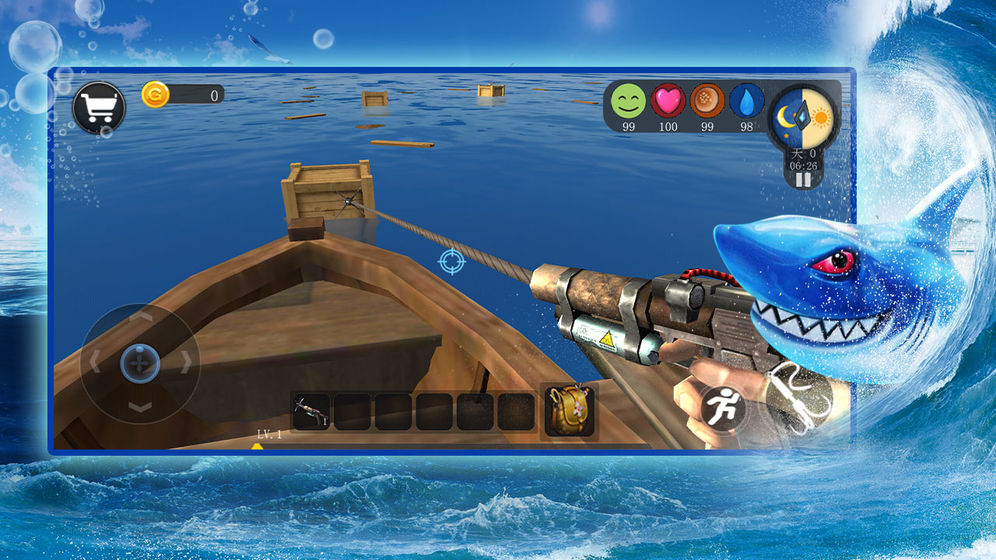The image size is (996, 560).
Task: Open the shopping cart store
Action: coord(99,108)
